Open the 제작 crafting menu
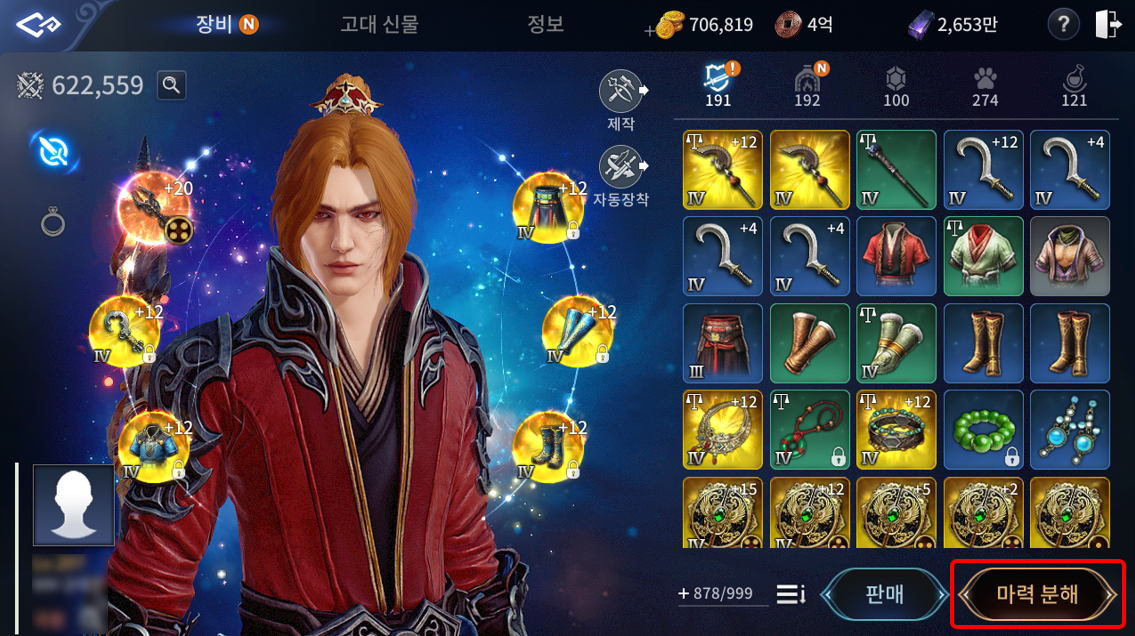Screen dimensions: 1135x636 621,91
